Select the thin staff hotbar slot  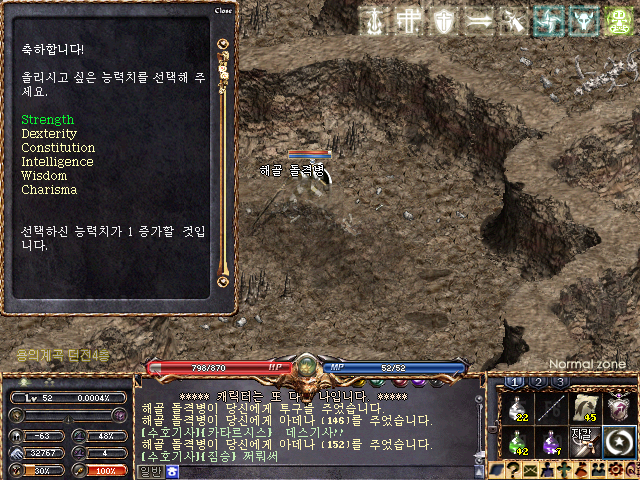tap(552, 407)
